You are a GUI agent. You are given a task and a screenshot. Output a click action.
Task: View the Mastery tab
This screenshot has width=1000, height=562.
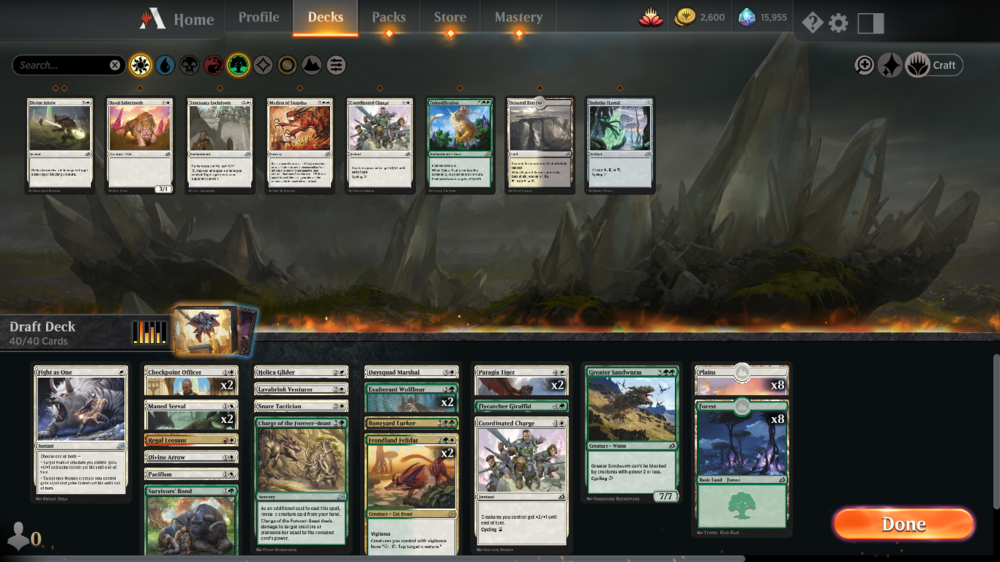[518, 17]
